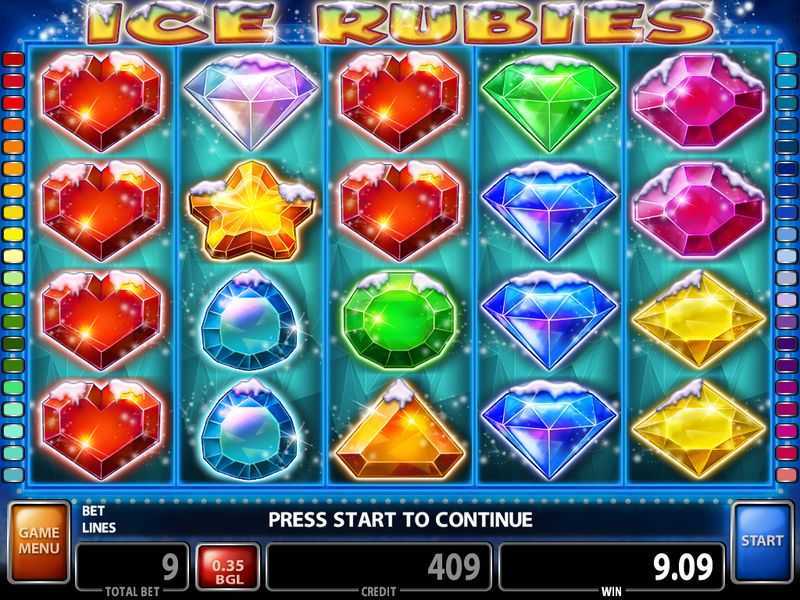Select the red 0.35 BGL denomination button
The height and width of the screenshot is (600, 800).
pos(229,568)
